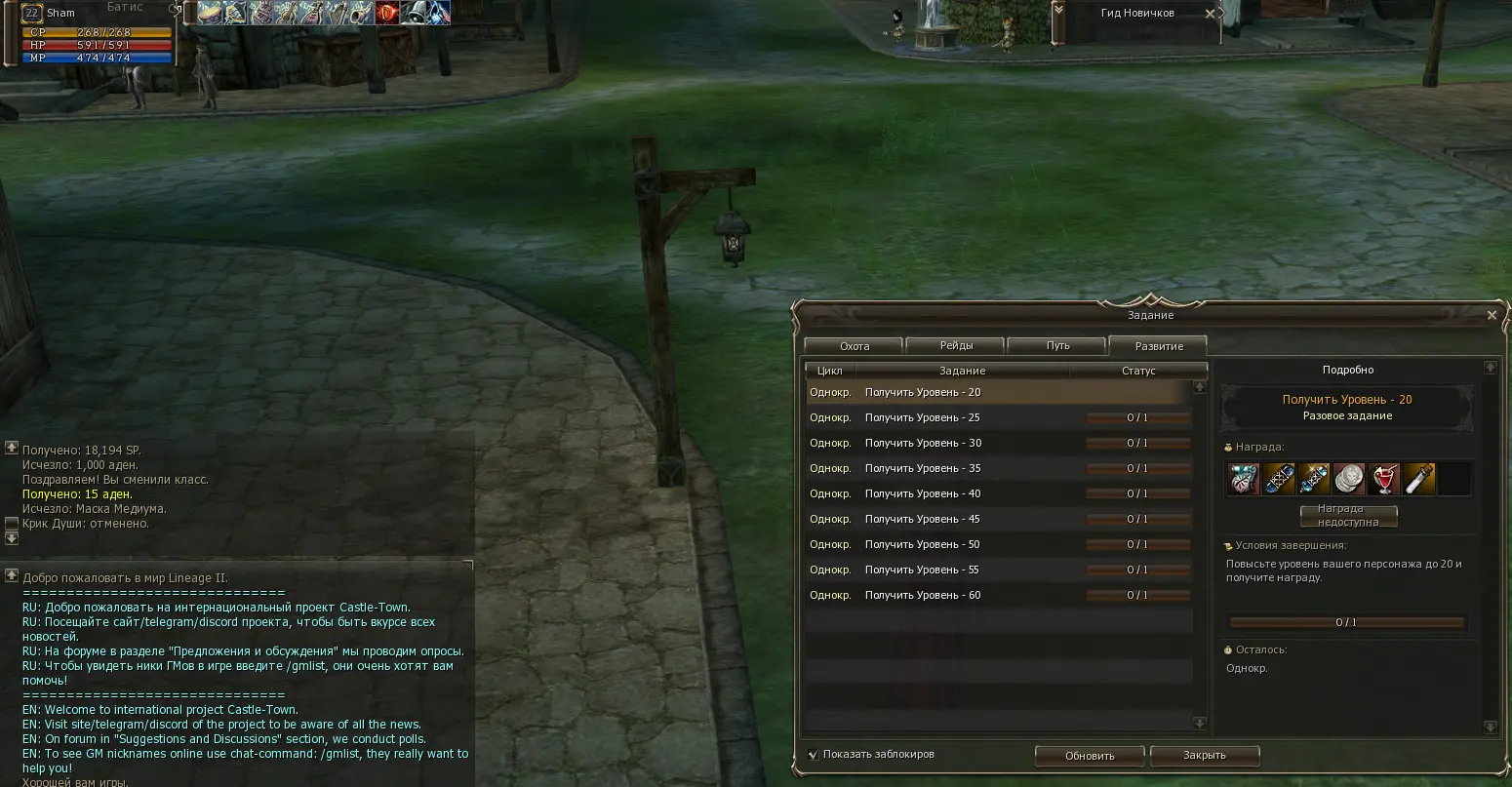The image size is (1512, 787).
Task: Click the Закрыть button
Action: click(x=1204, y=756)
